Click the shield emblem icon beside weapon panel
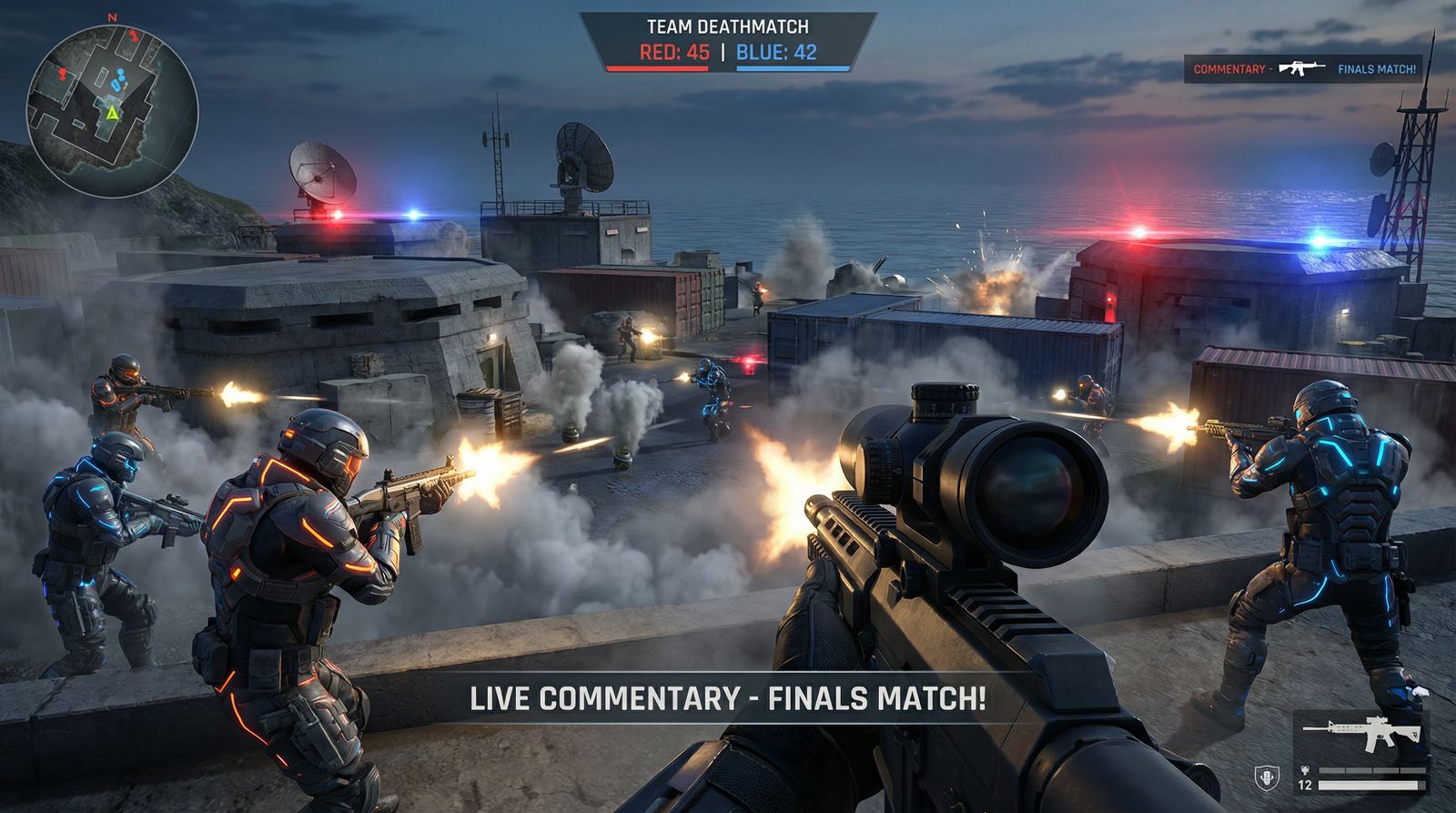The height and width of the screenshot is (813, 1456). tap(1266, 778)
